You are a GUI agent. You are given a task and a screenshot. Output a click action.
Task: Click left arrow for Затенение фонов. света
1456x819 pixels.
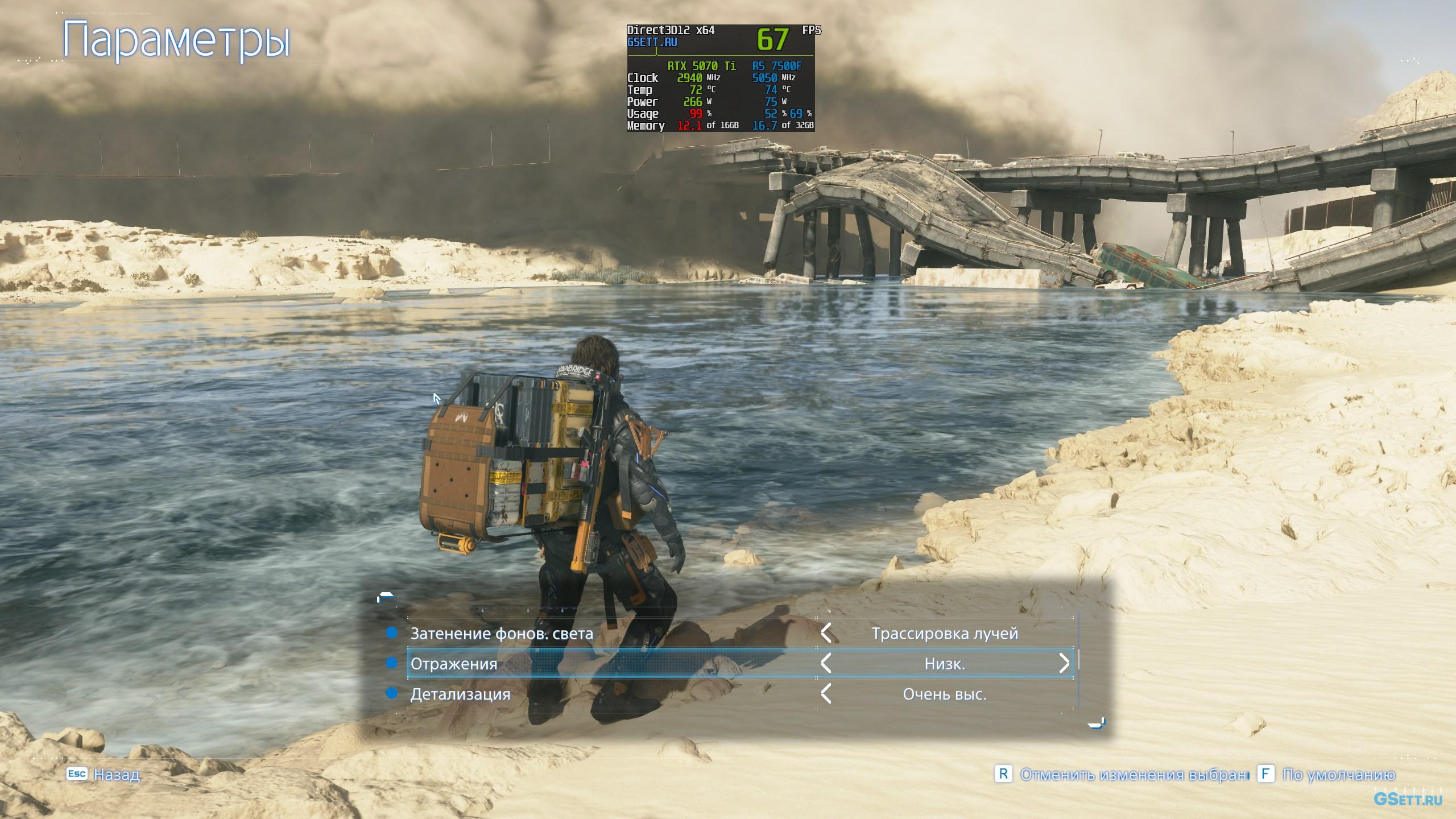click(826, 633)
